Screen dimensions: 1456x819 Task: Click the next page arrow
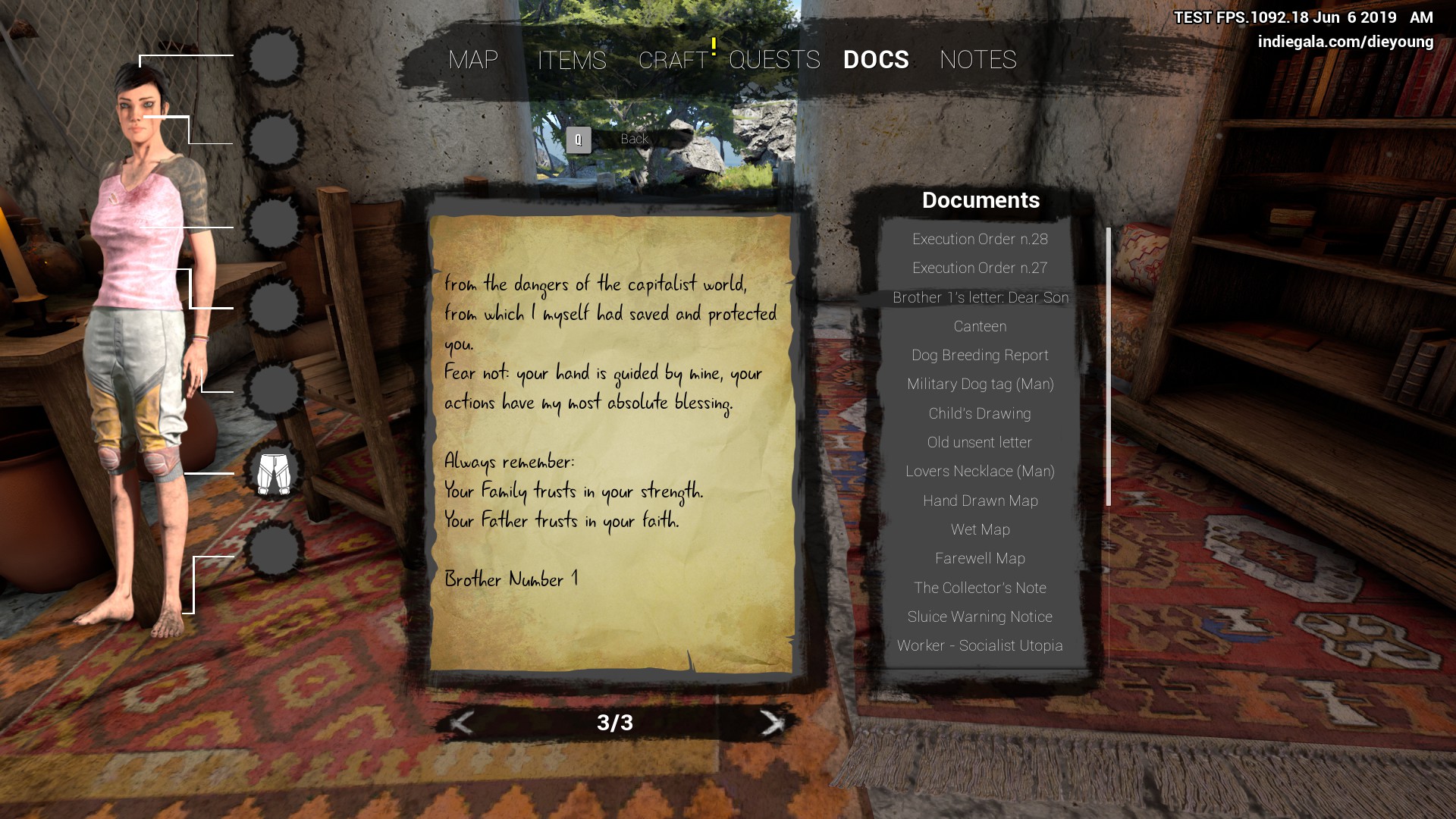click(x=771, y=723)
